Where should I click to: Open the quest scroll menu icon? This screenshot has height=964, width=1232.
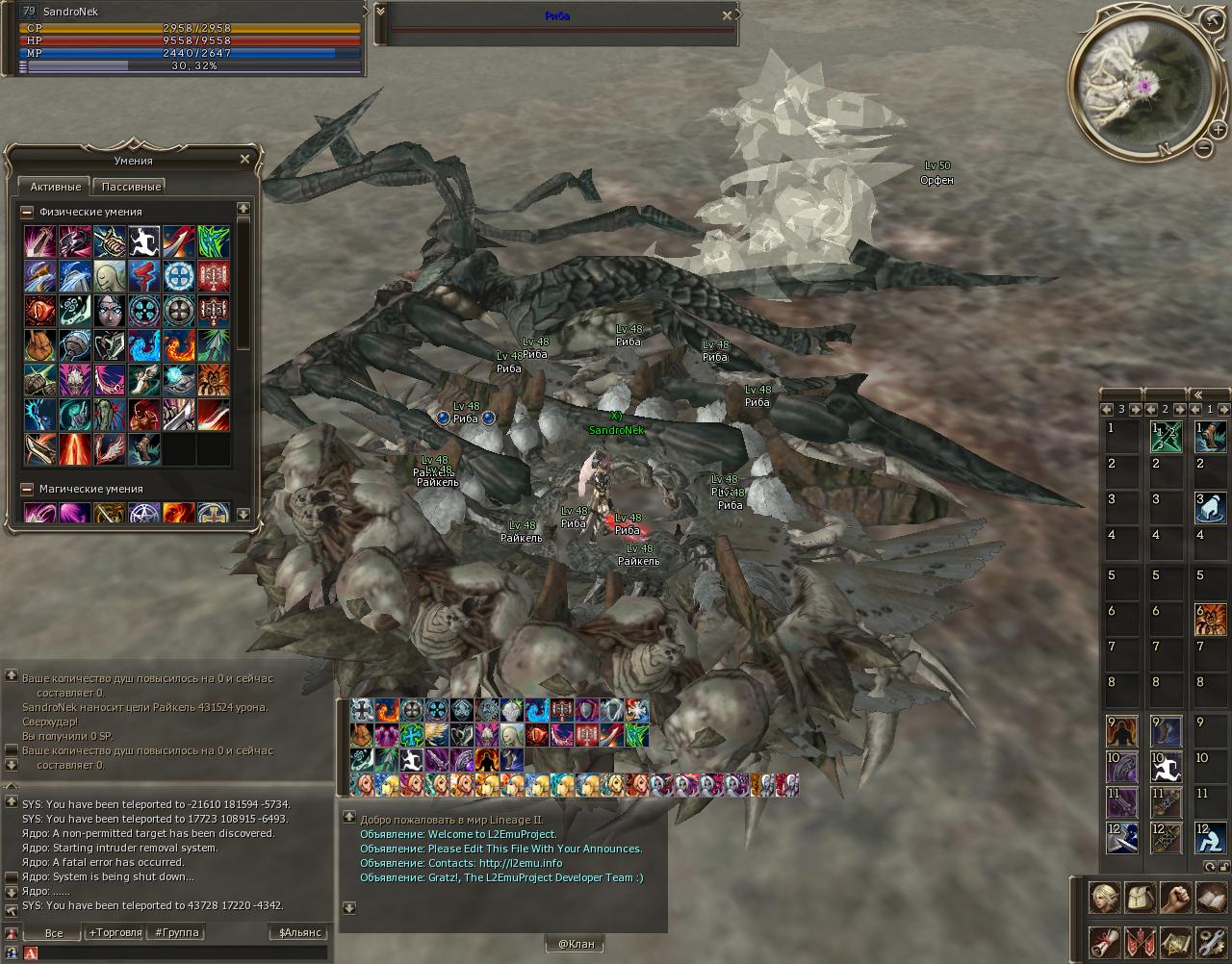click(1105, 941)
